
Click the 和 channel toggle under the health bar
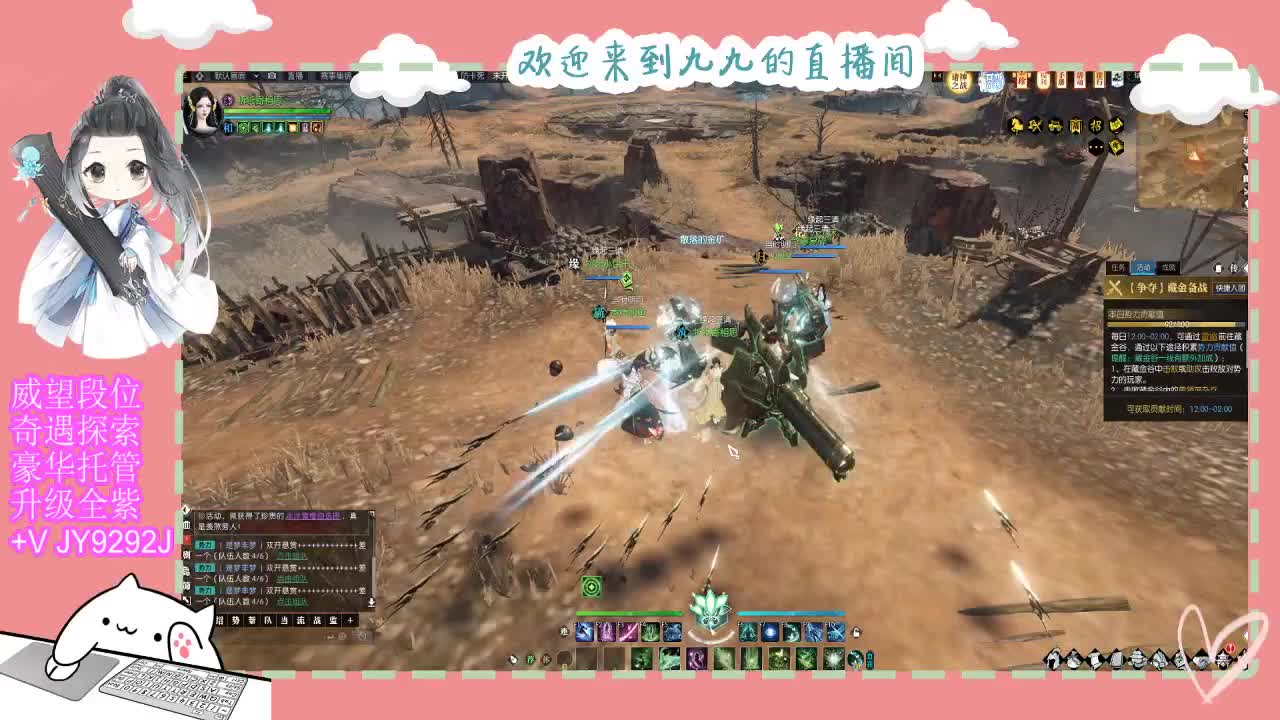point(229,126)
